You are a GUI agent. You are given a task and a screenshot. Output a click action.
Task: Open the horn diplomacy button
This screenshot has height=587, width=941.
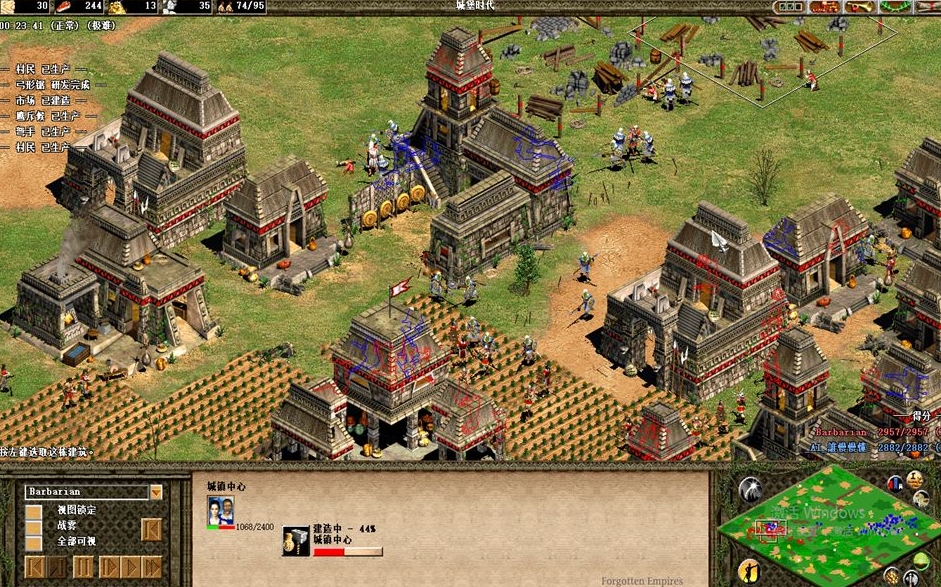point(859,7)
